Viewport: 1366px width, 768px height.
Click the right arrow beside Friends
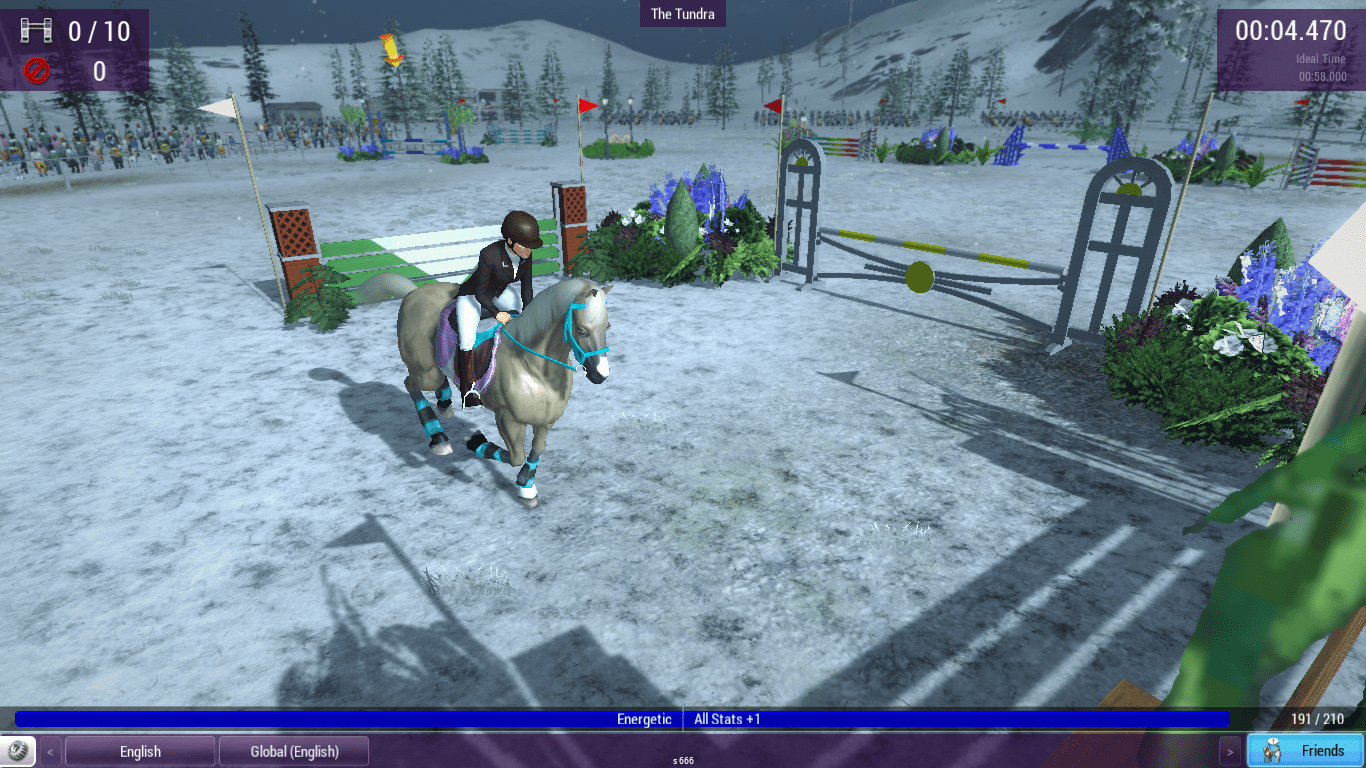pyautogui.click(x=1231, y=751)
